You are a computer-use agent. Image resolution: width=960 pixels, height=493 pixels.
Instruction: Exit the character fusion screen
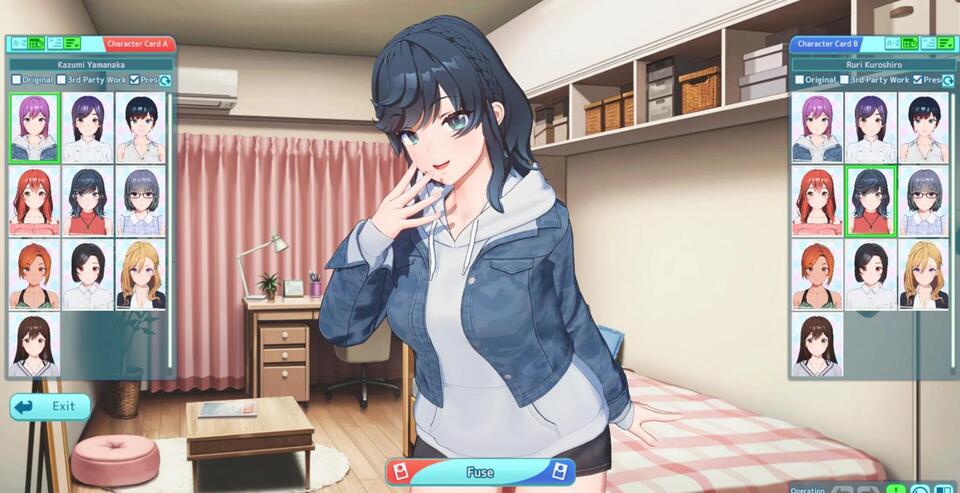click(x=51, y=406)
